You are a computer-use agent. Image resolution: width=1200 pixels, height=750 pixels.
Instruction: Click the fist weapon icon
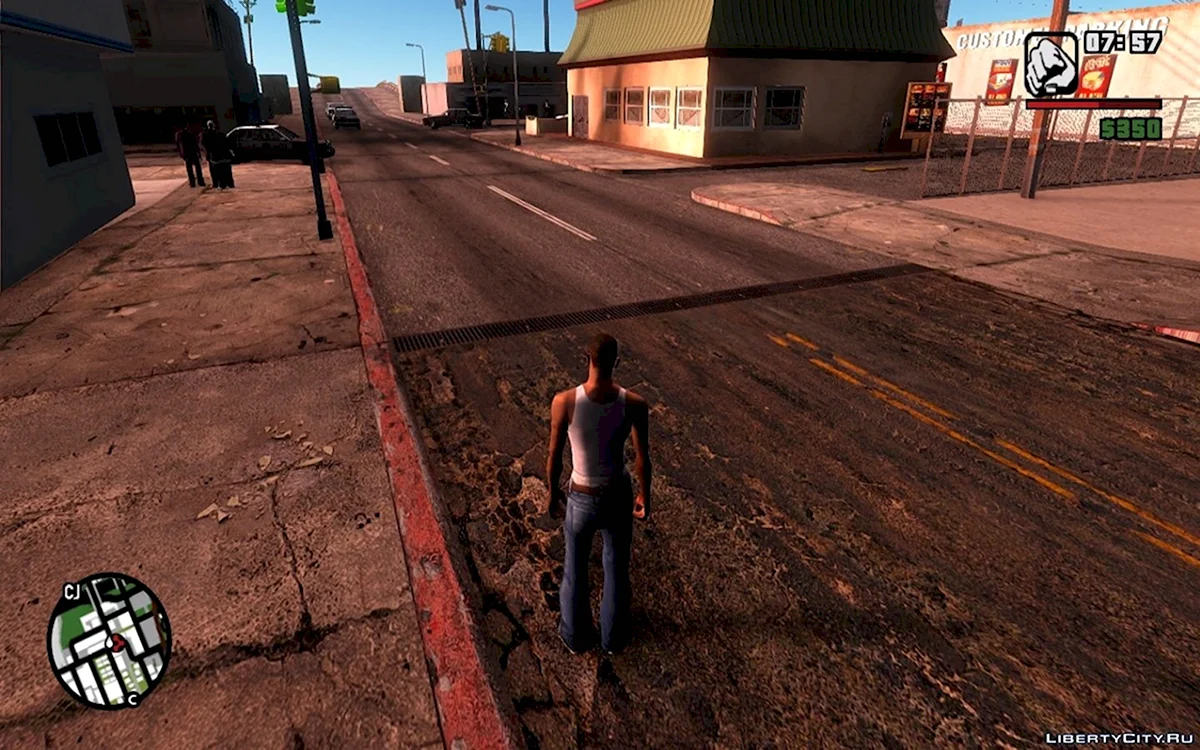1051,64
